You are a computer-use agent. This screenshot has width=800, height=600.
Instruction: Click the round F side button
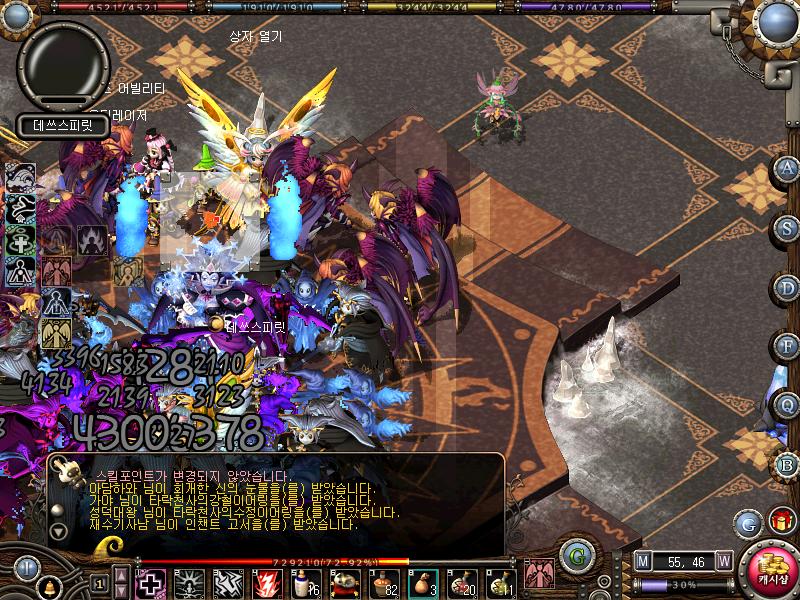[787, 346]
